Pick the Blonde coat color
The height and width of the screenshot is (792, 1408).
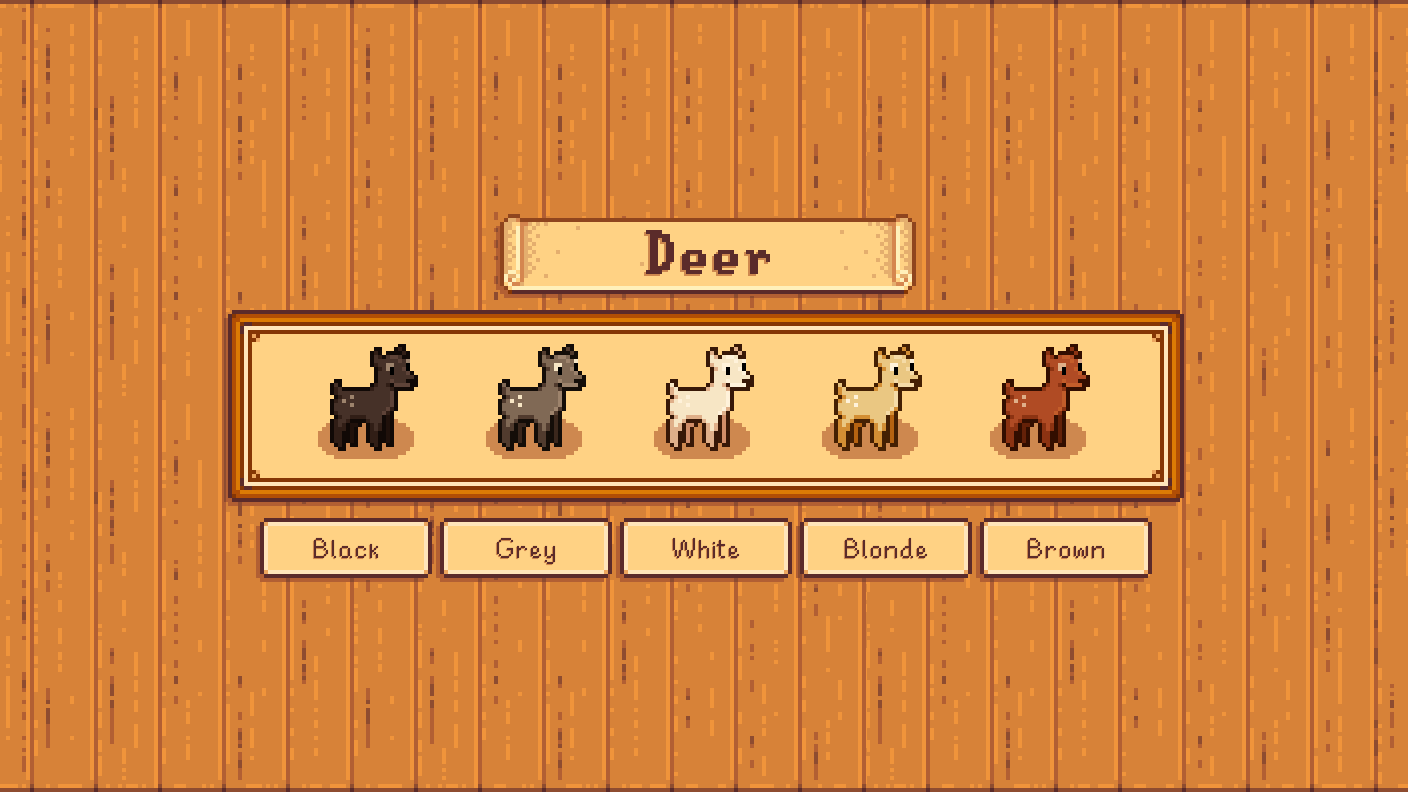884,548
